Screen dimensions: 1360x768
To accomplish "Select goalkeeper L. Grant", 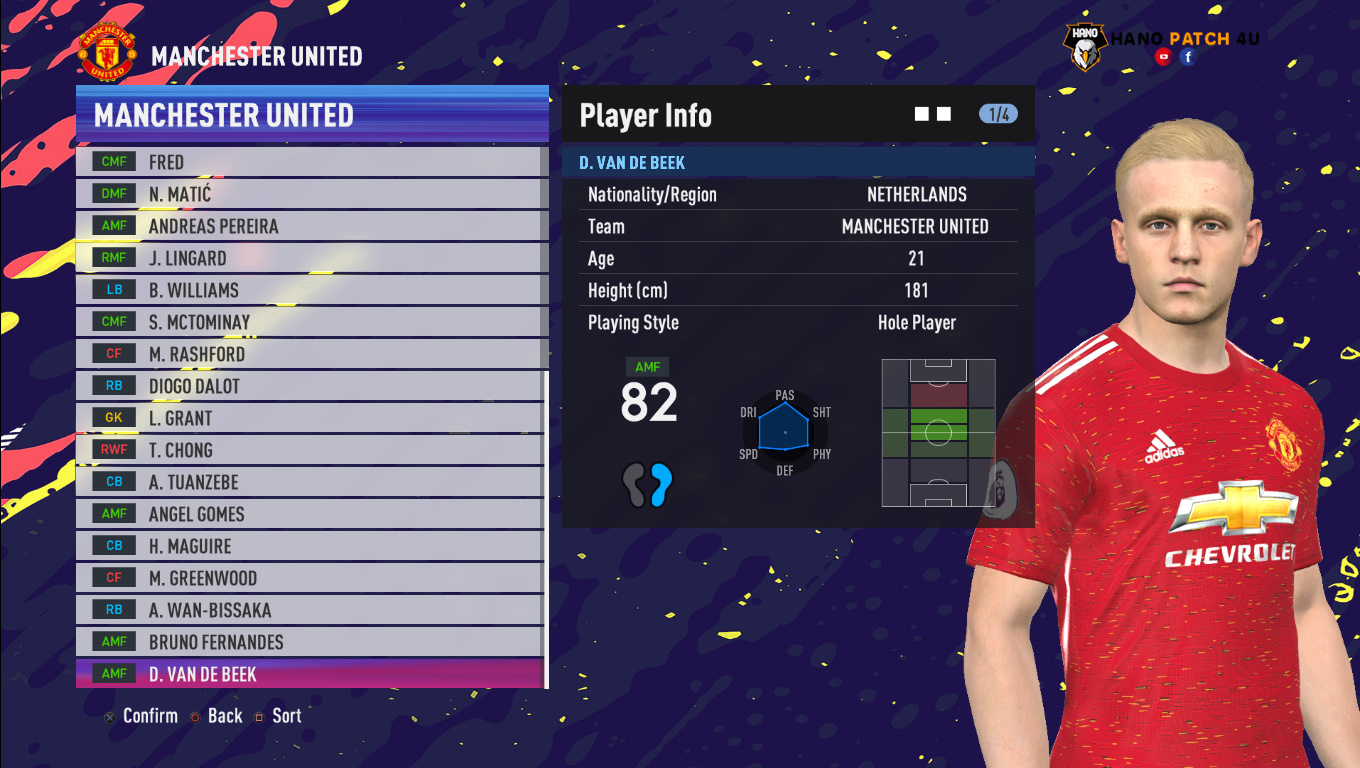I will (310, 418).
